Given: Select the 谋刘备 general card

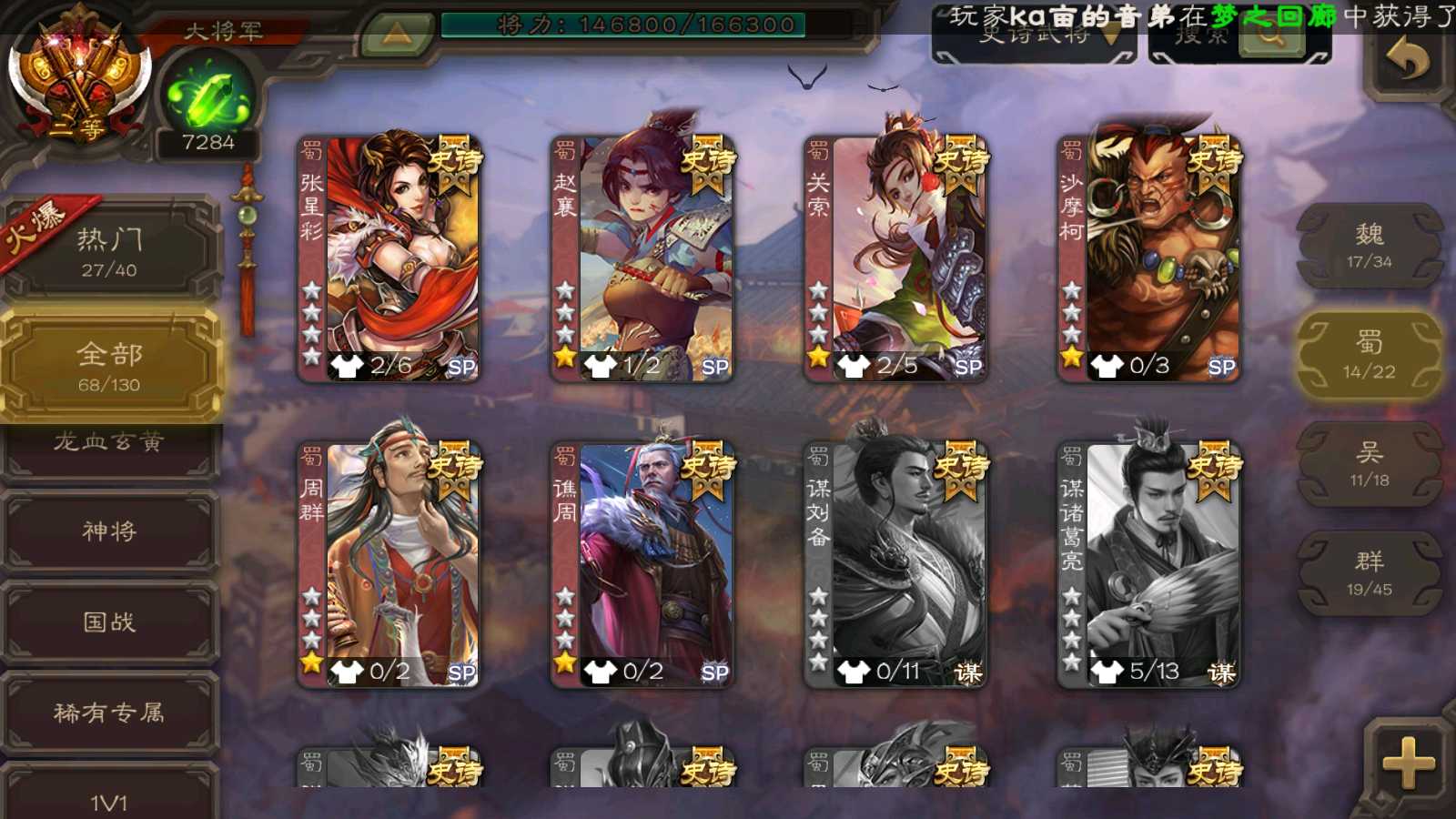Looking at the screenshot, I should (895, 564).
